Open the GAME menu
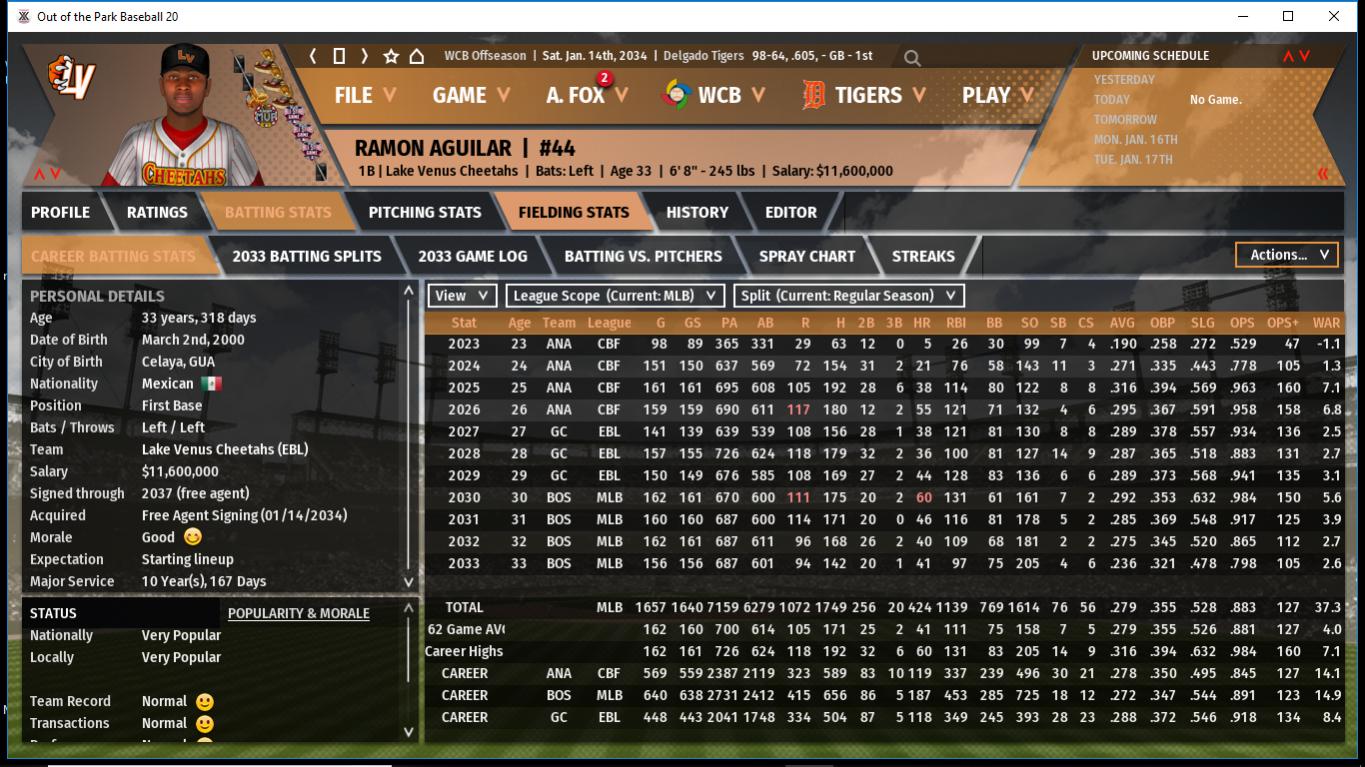The image size is (1365, 767). tap(471, 95)
